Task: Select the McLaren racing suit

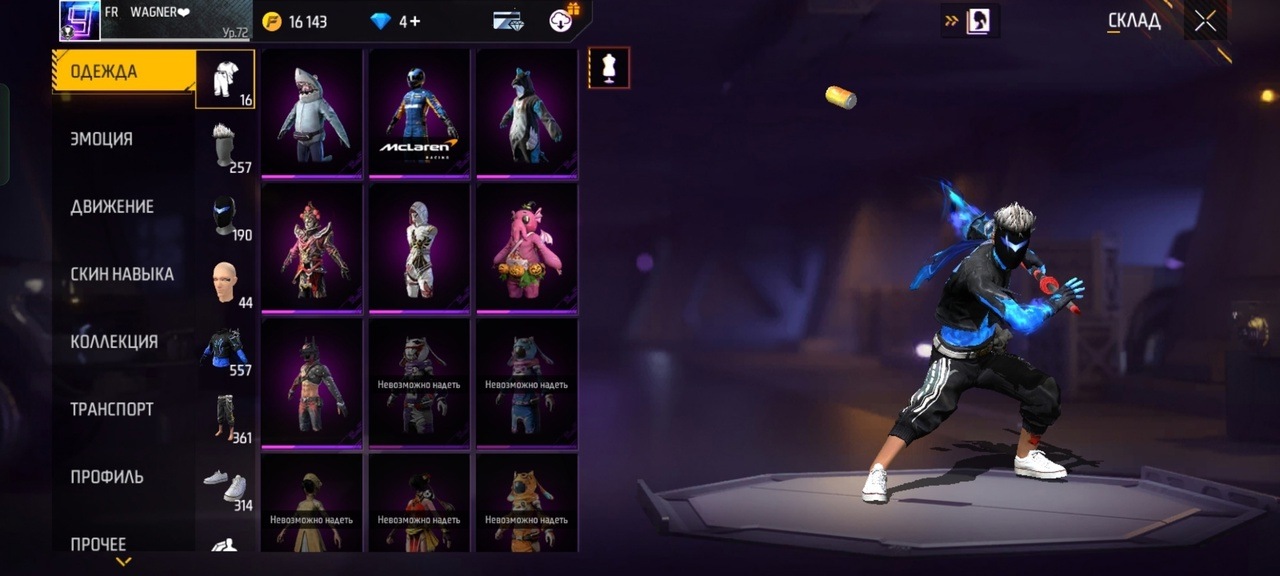Action: (419, 112)
